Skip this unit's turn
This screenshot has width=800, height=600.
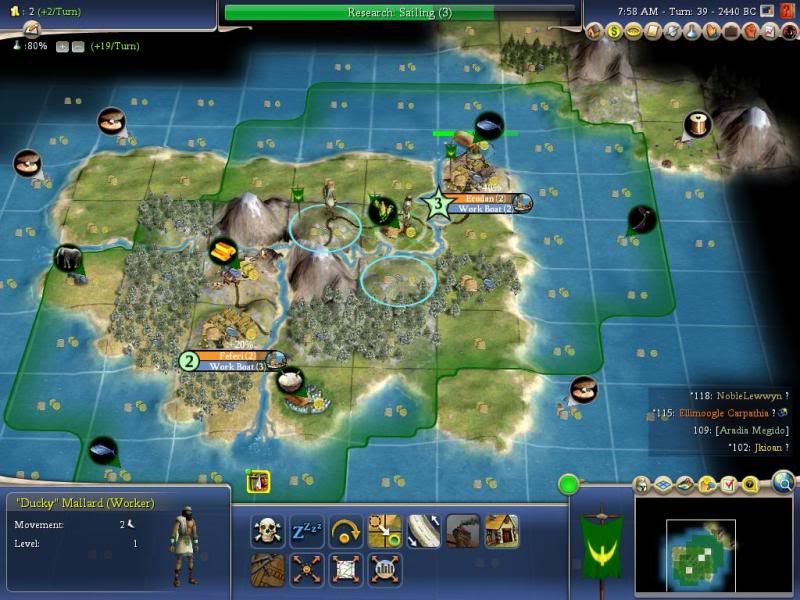(x=346, y=530)
